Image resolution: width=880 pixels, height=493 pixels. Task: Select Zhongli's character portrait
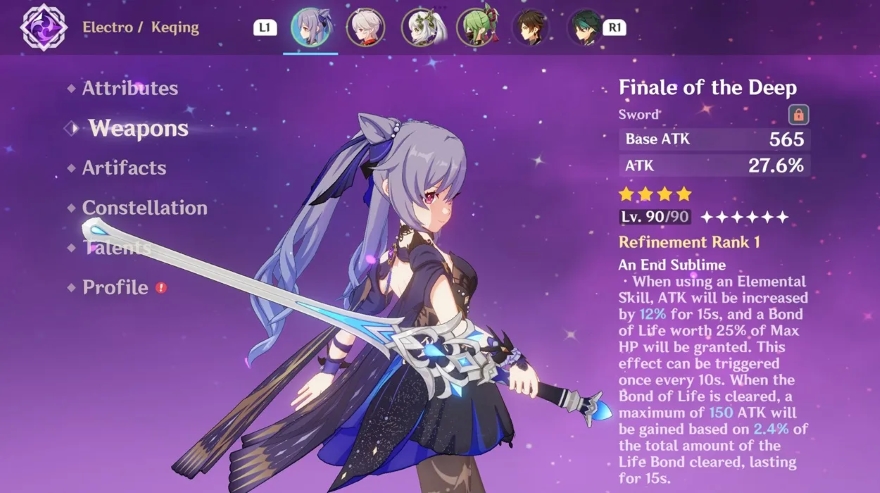530,28
